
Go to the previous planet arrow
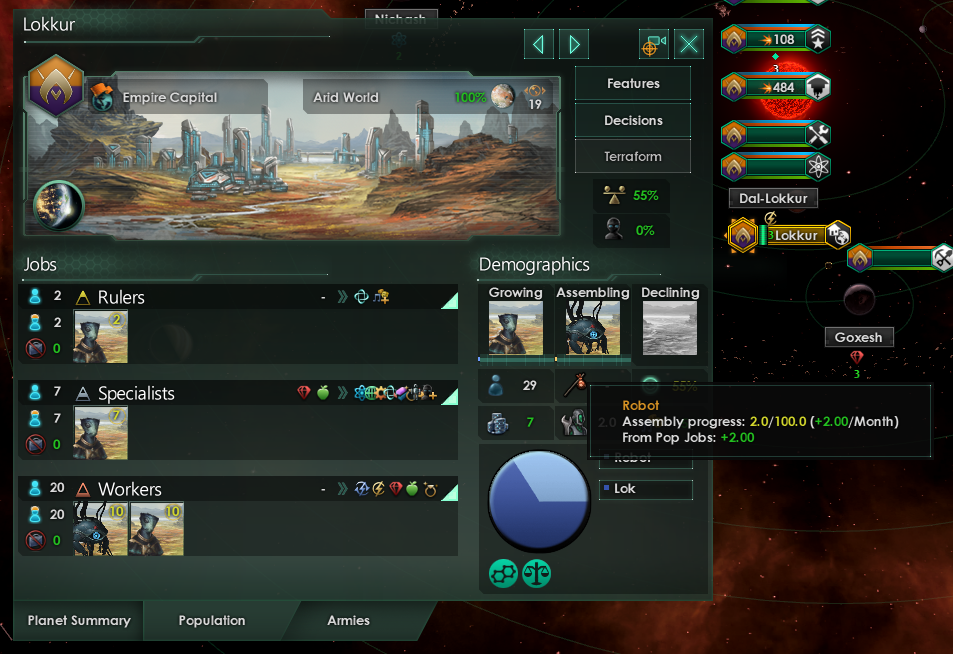click(x=539, y=44)
